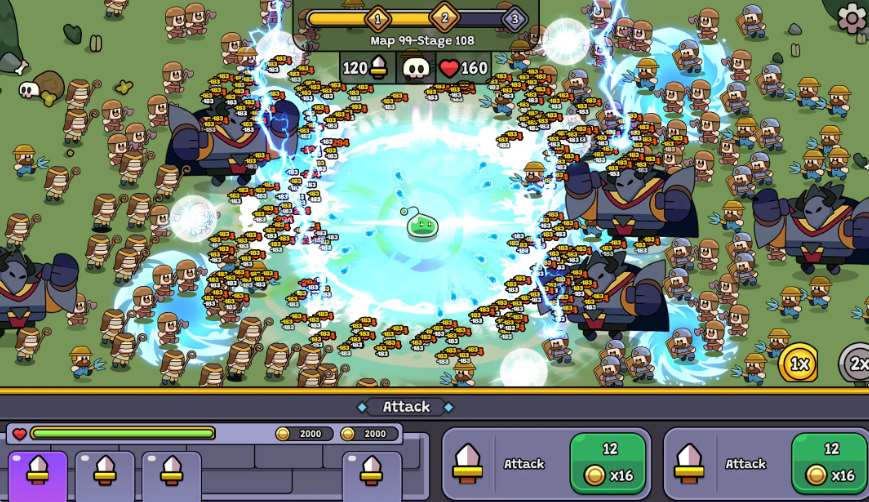Switch game speed to 2x
The width and height of the screenshot is (869, 502).
point(856,364)
